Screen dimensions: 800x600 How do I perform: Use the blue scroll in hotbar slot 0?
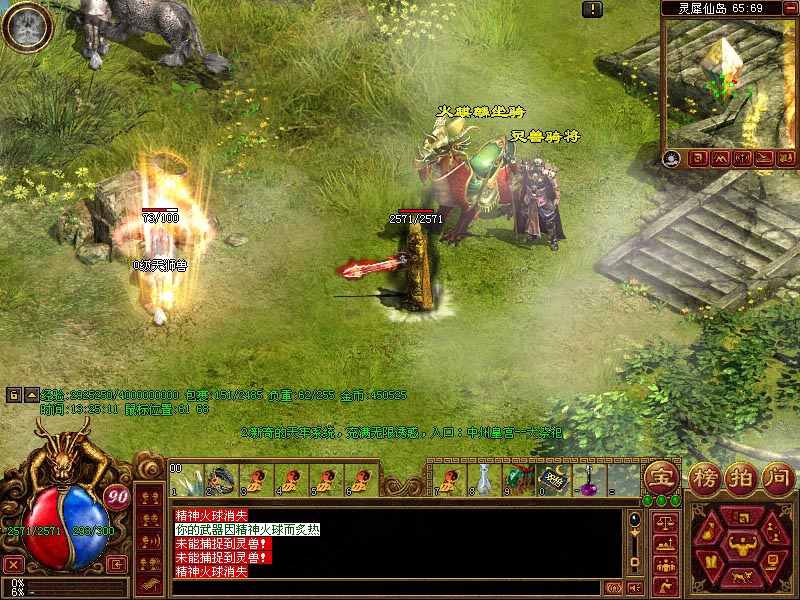[x=553, y=479]
